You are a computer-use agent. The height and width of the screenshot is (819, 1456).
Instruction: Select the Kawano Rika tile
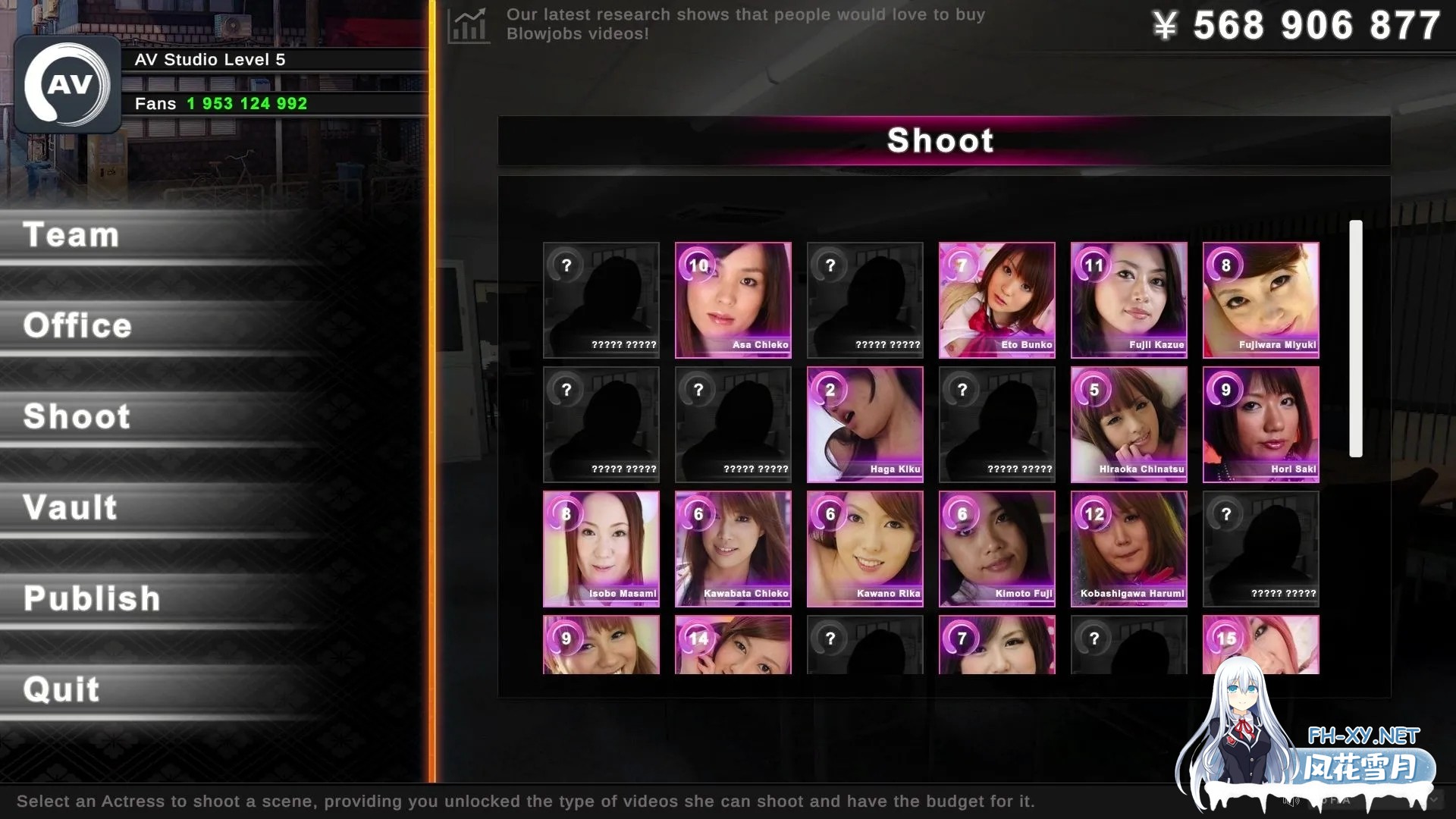pos(864,549)
